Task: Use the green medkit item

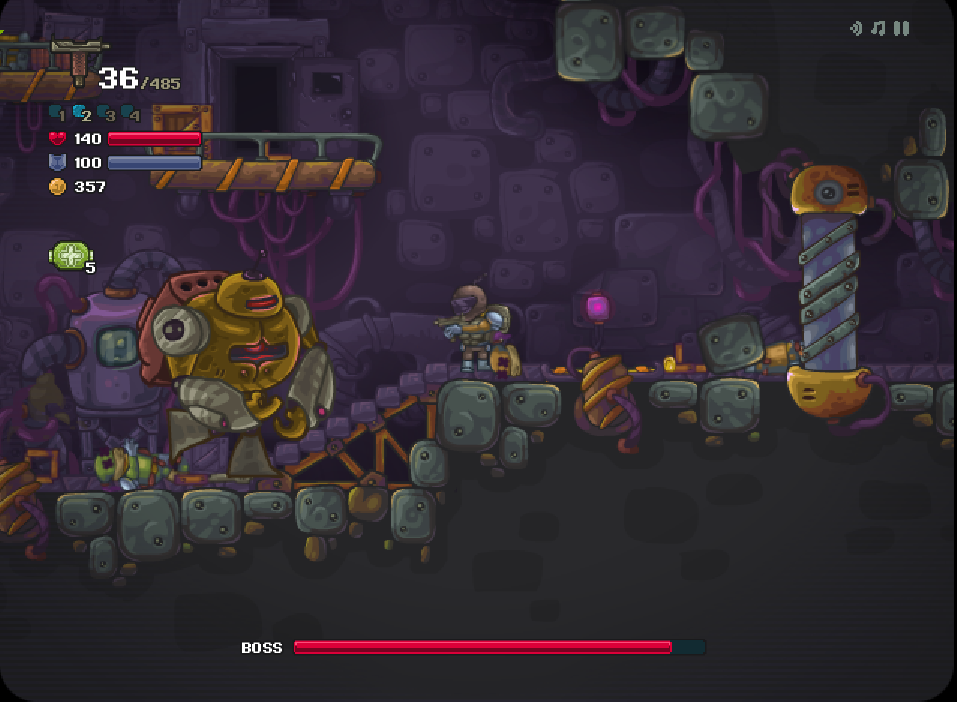Action: click(71, 256)
